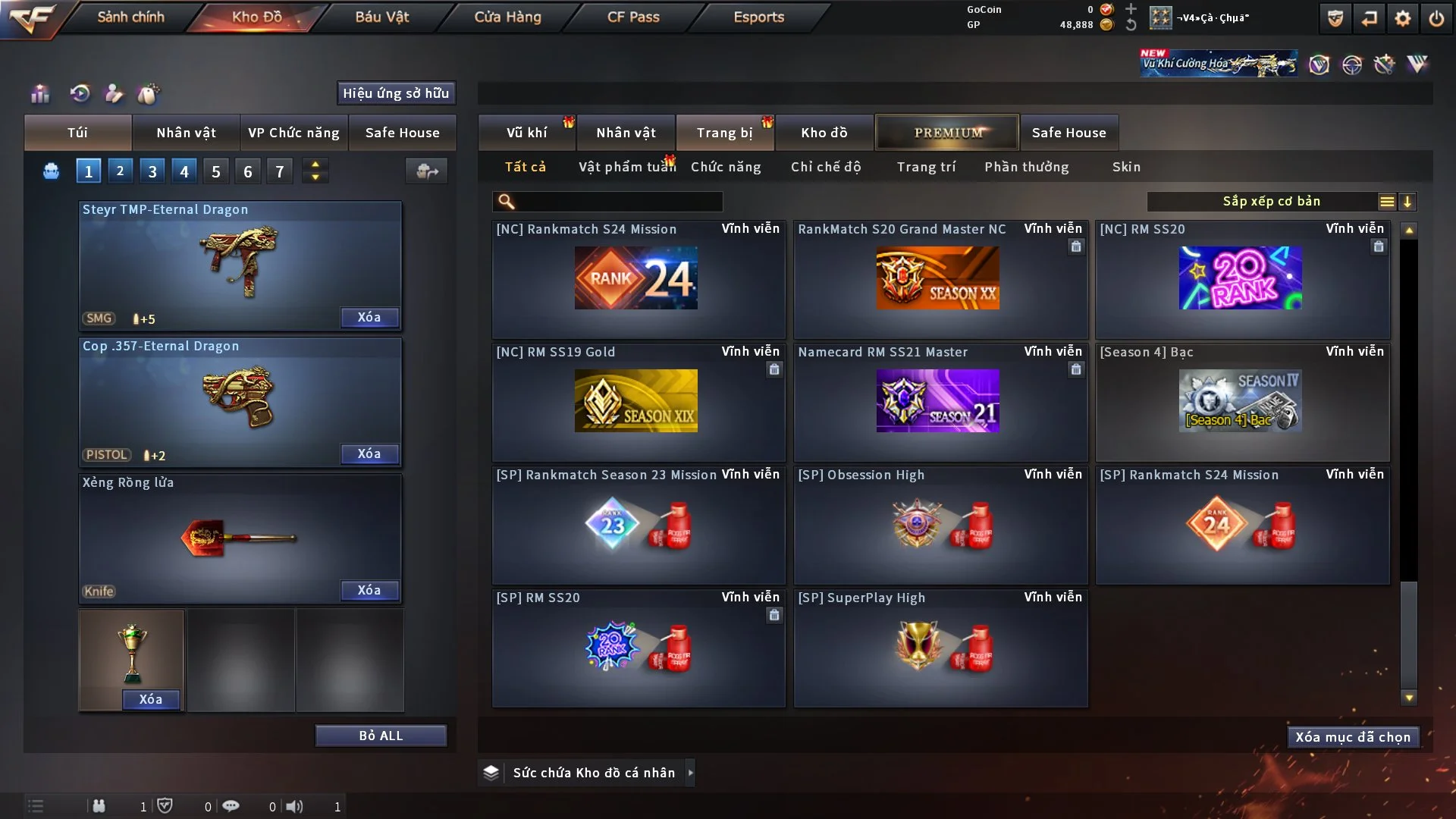Go to the Cửa Hàng shop
Viewport: 1456px width, 819px height.
point(507,17)
